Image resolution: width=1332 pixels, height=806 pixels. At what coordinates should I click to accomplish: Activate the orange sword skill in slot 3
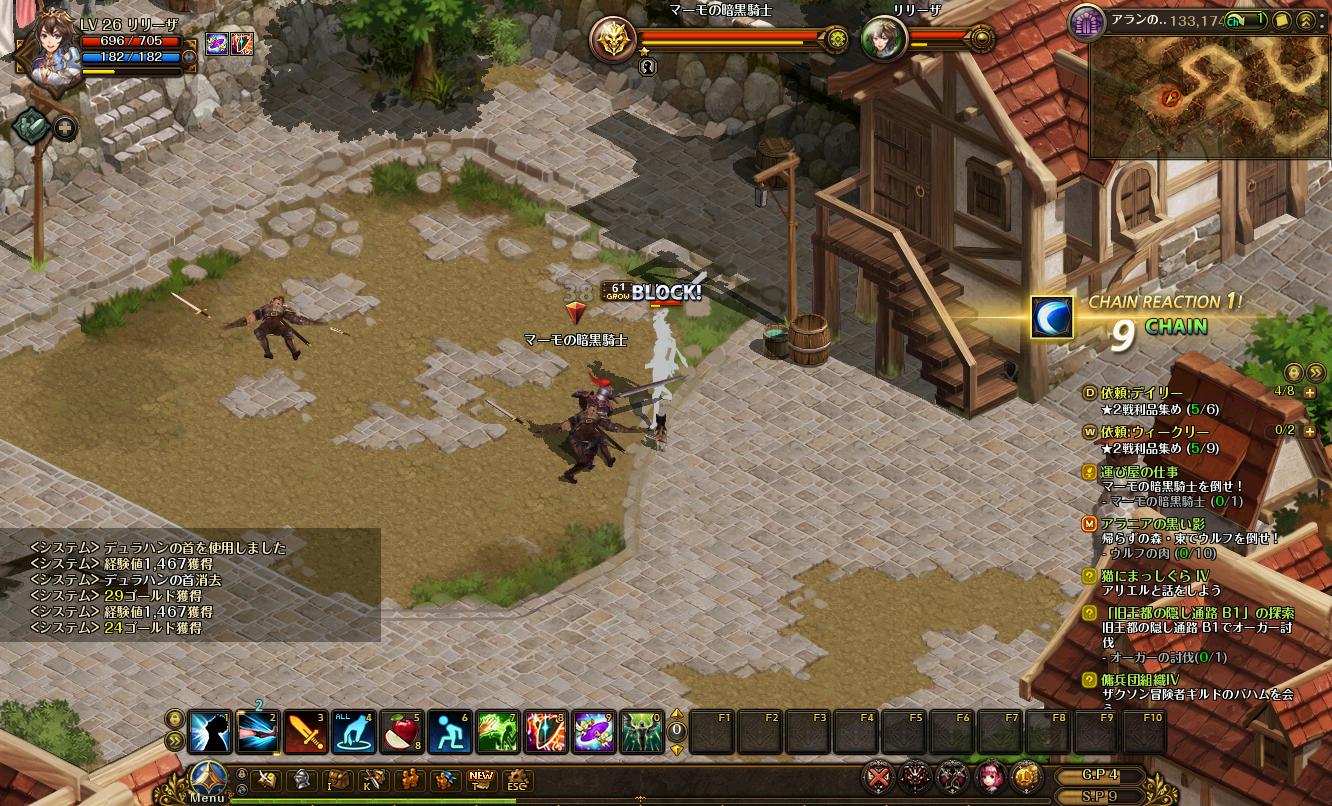click(x=306, y=732)
